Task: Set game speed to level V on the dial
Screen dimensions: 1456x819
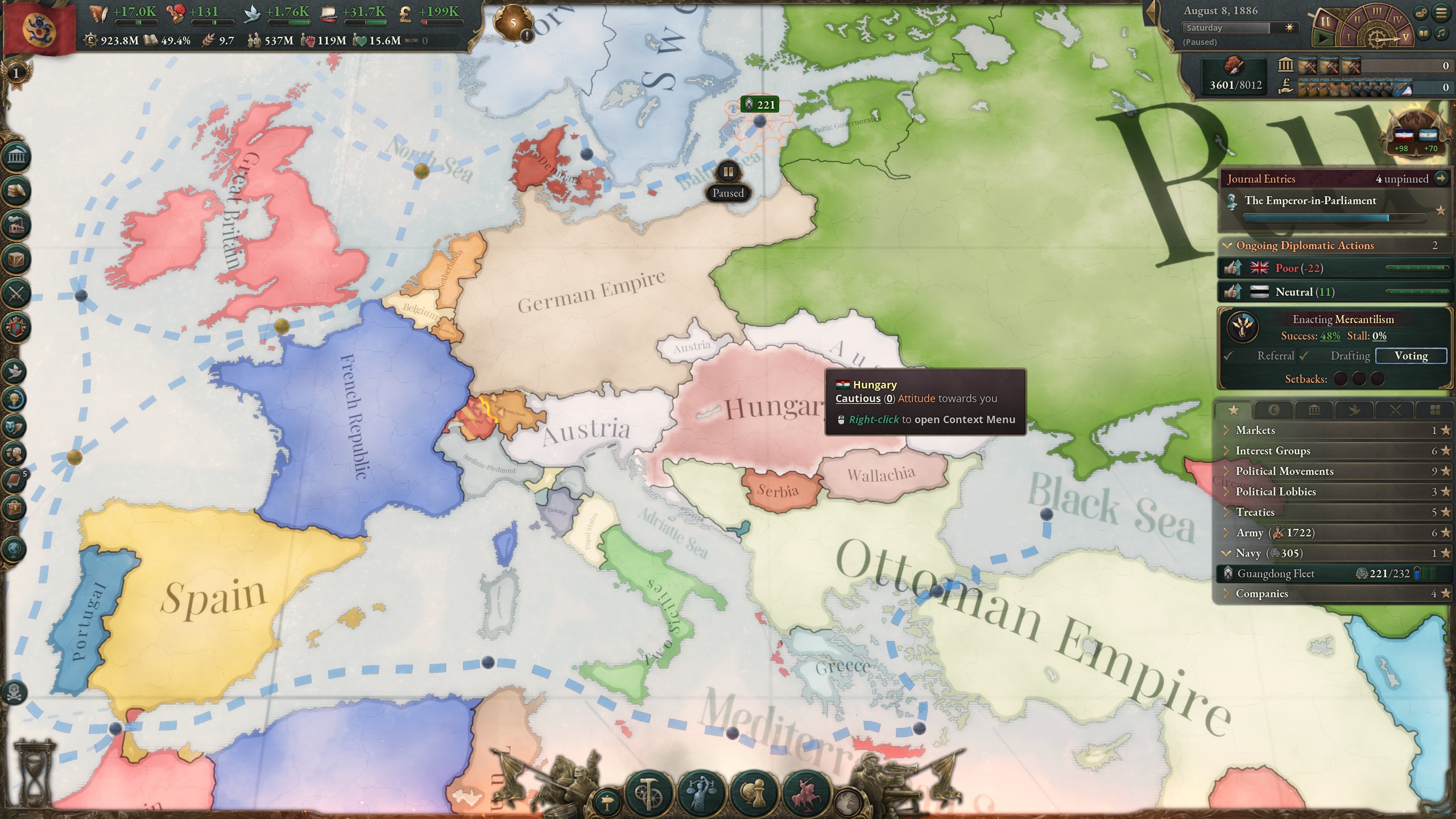Action: pyautogui.click(x=1405, y=38)
